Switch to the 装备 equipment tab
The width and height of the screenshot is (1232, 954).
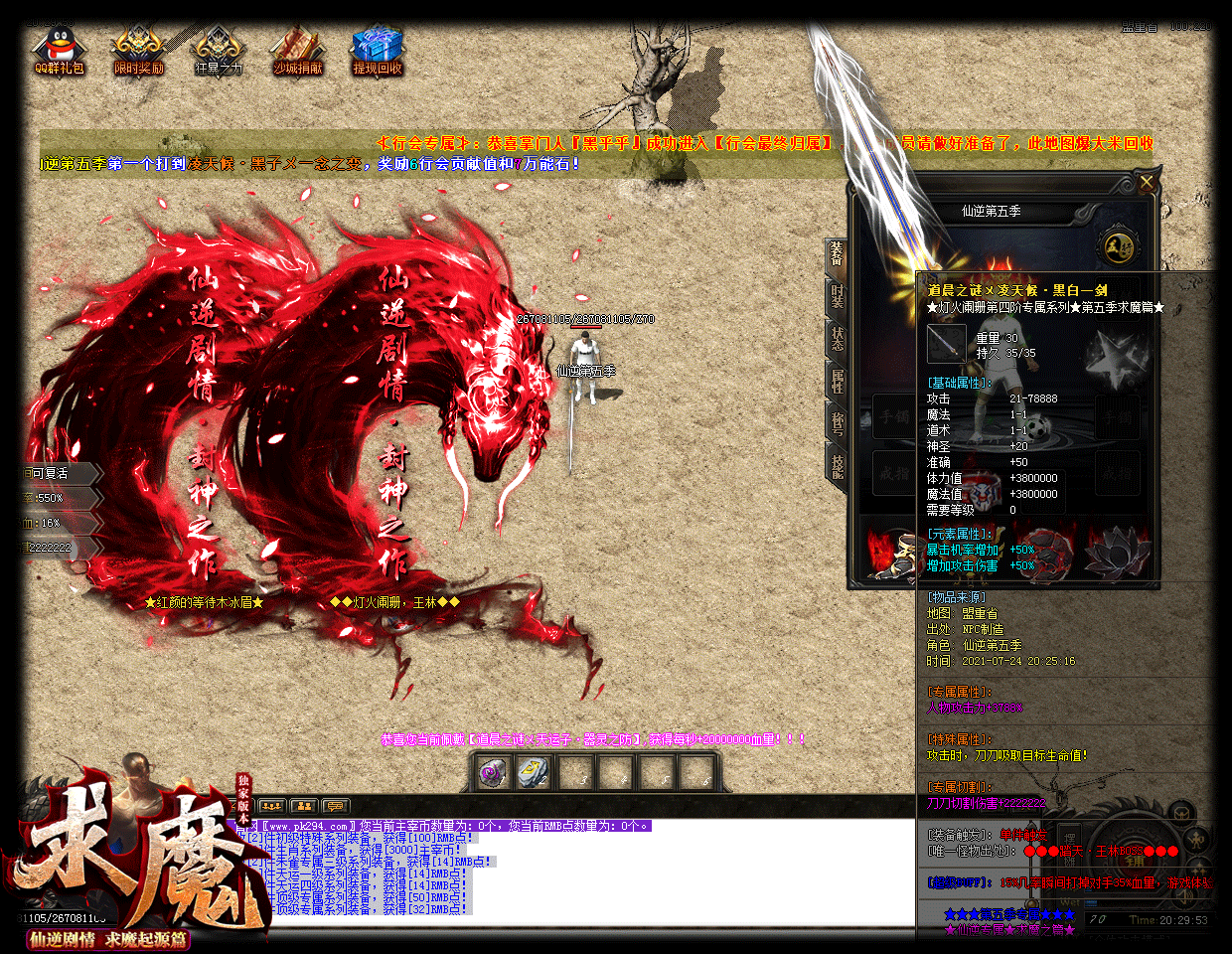837,254
